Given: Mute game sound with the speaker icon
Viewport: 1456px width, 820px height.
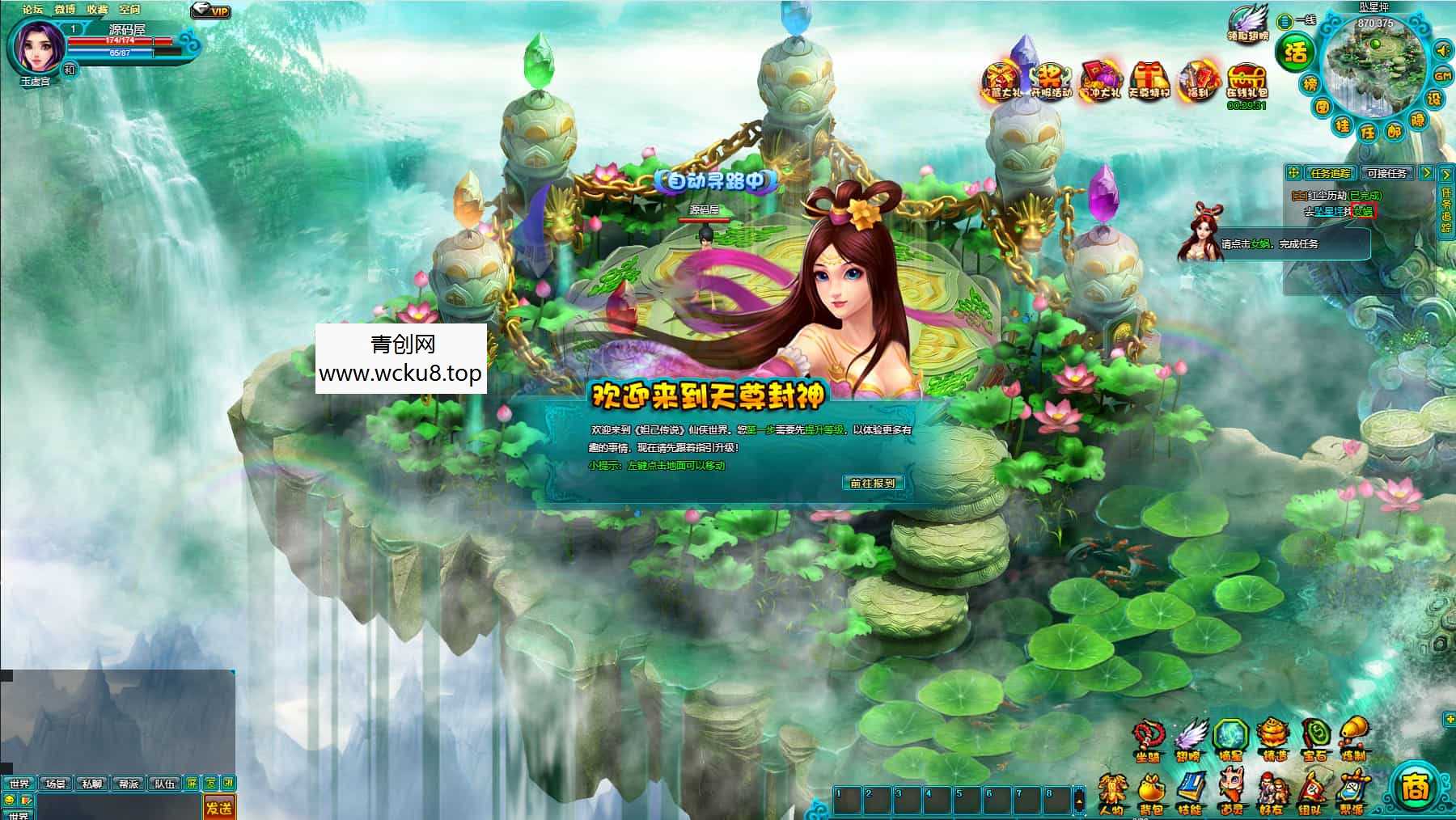Looking at the screenshot, I should pyautogui.click(x=1441, y=52).
